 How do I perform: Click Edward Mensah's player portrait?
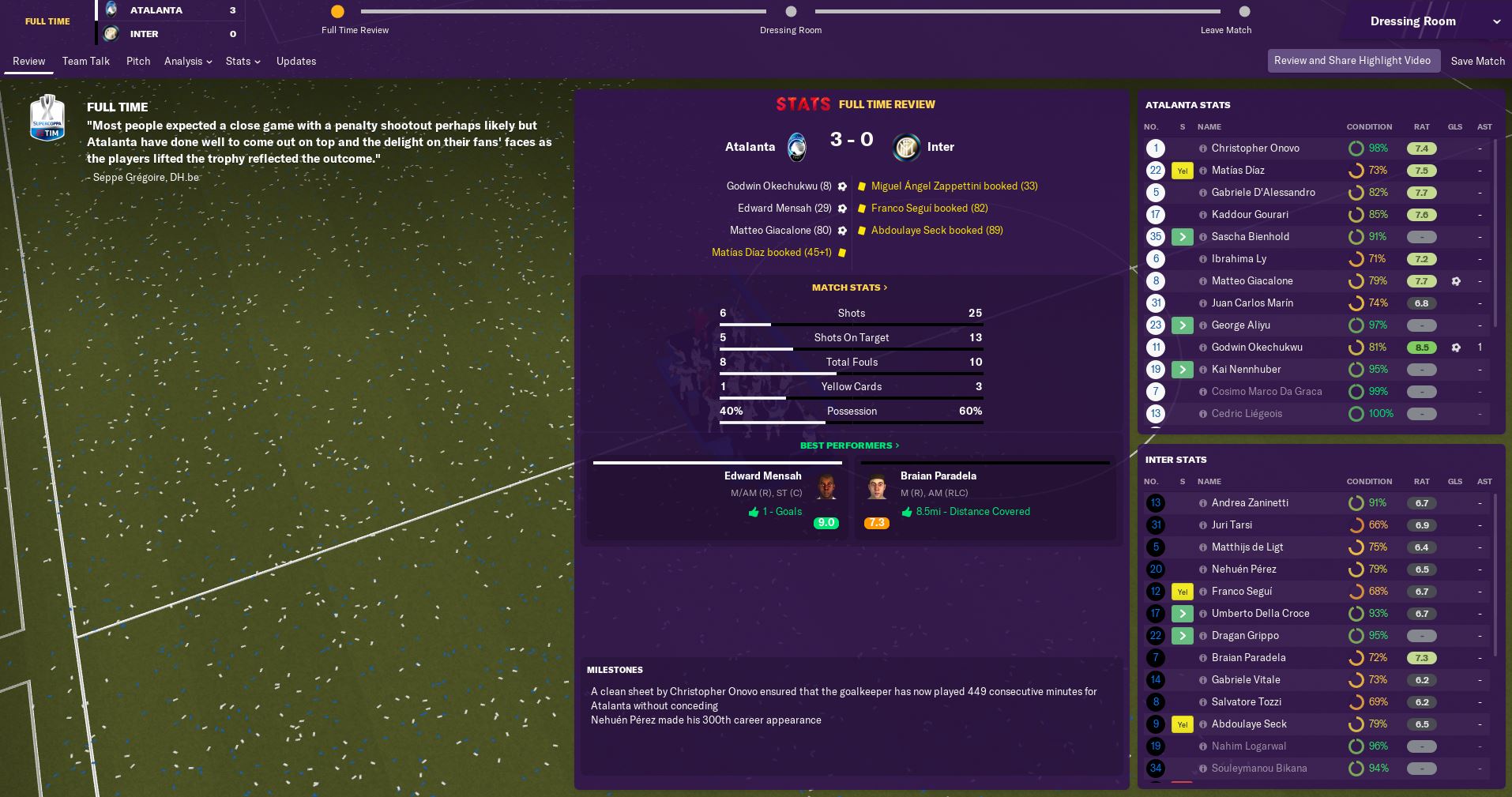pyautogui.click(x=826, y=487)
